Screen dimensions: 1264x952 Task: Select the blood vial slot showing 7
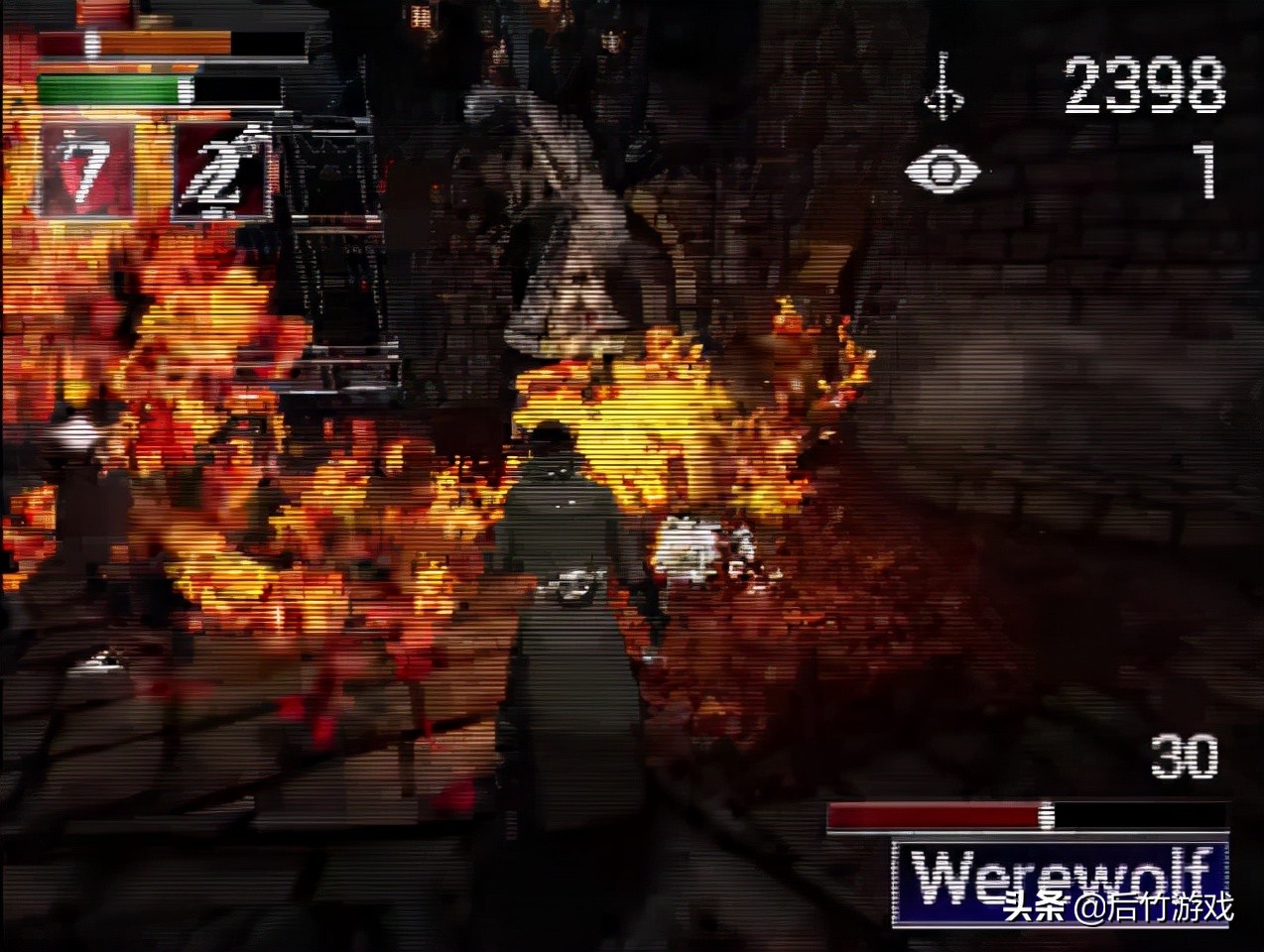click(x=85, y=172)
